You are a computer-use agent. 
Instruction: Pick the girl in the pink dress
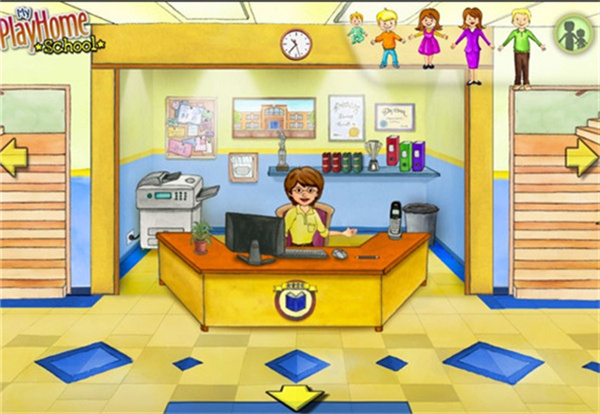[x=429, y=40]
